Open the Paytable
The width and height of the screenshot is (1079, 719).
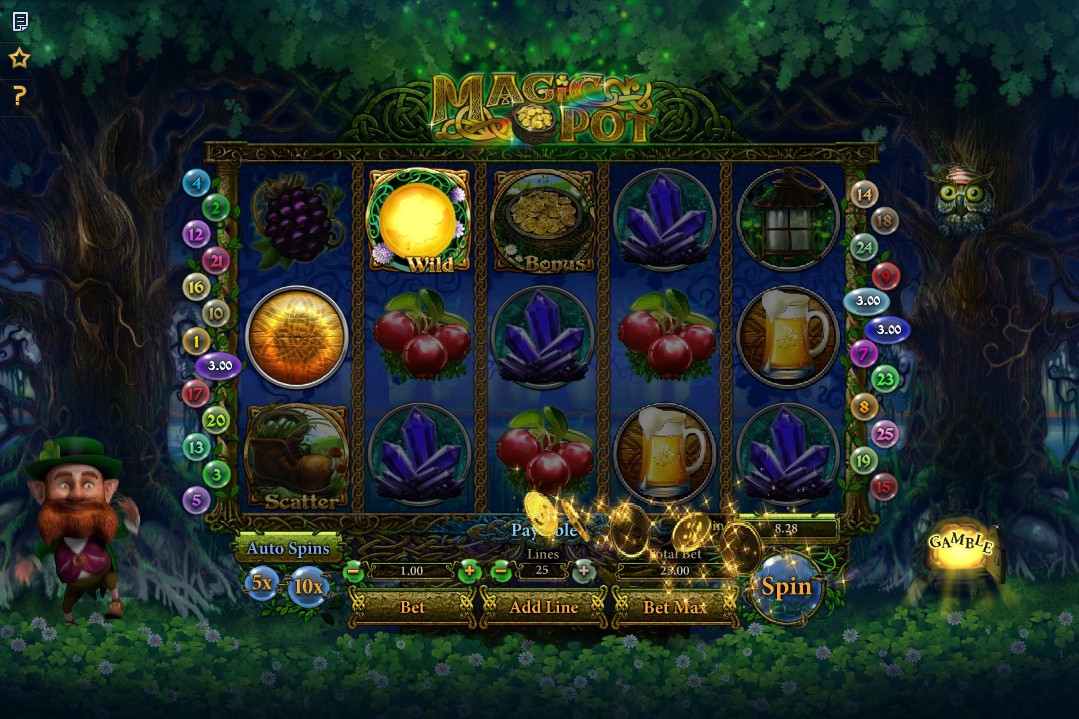pyautogui.click(x=545, y=531)
